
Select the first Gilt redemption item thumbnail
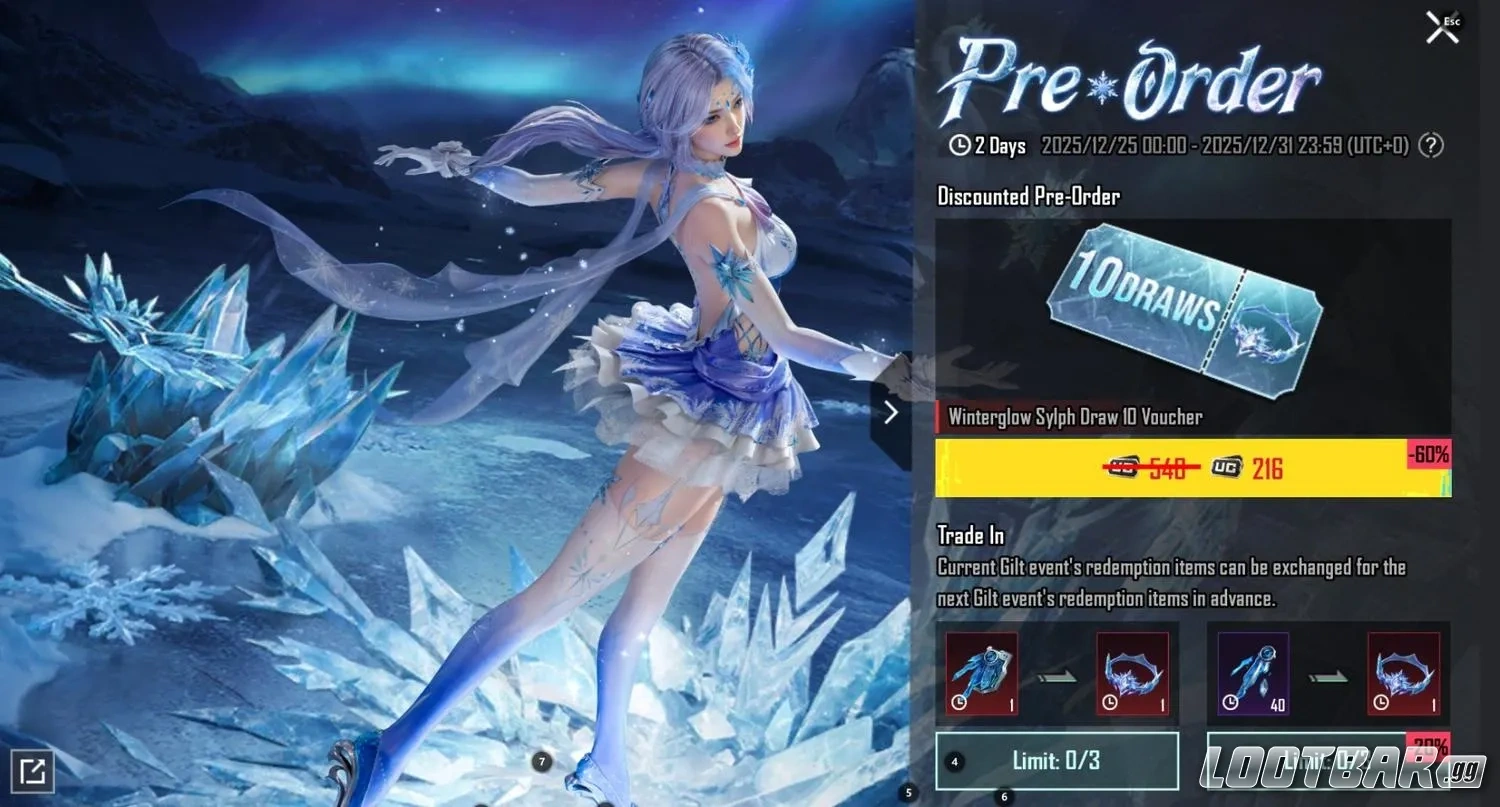(x=980, y=672)
